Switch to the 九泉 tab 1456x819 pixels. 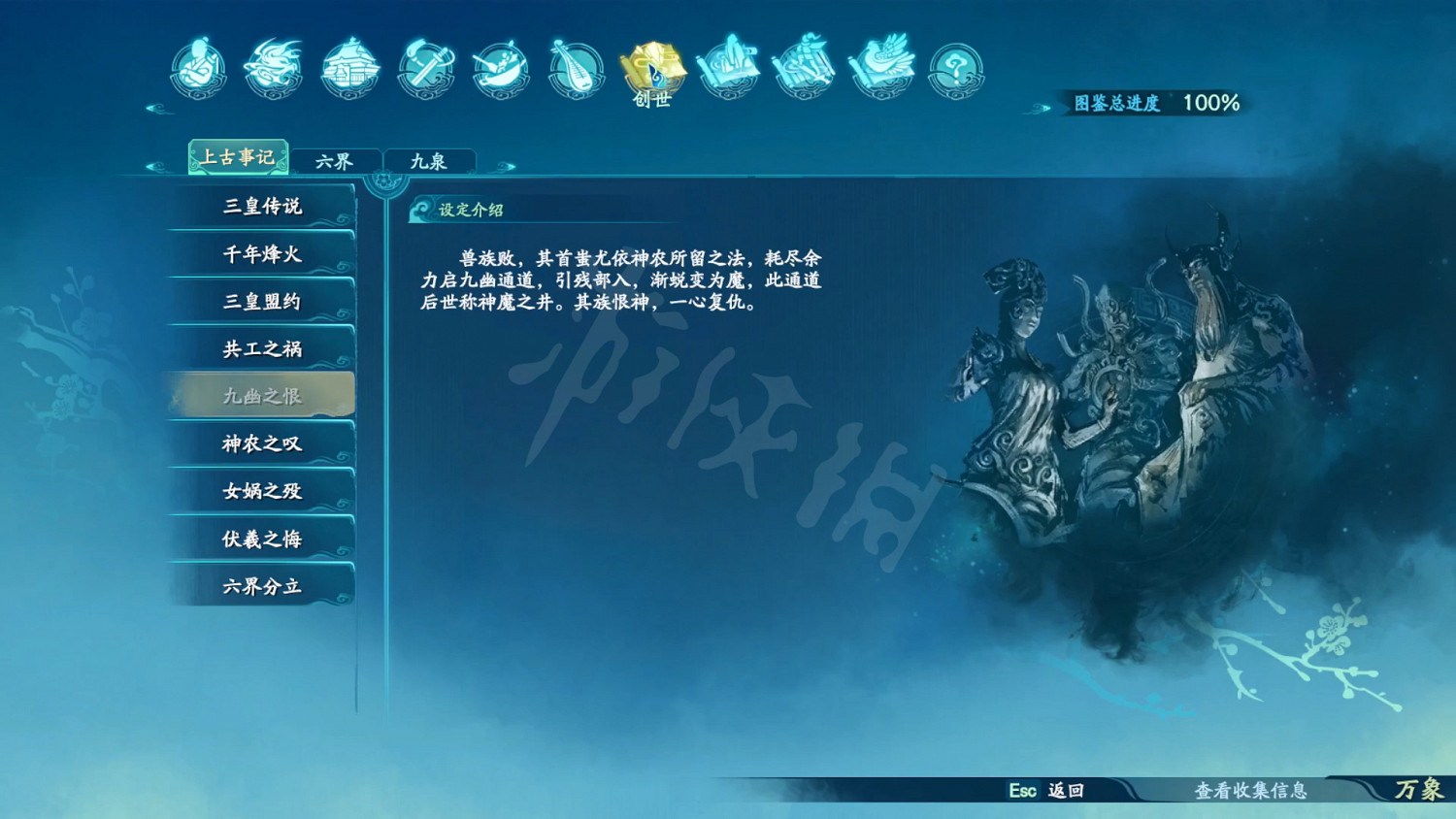[430, 158]
